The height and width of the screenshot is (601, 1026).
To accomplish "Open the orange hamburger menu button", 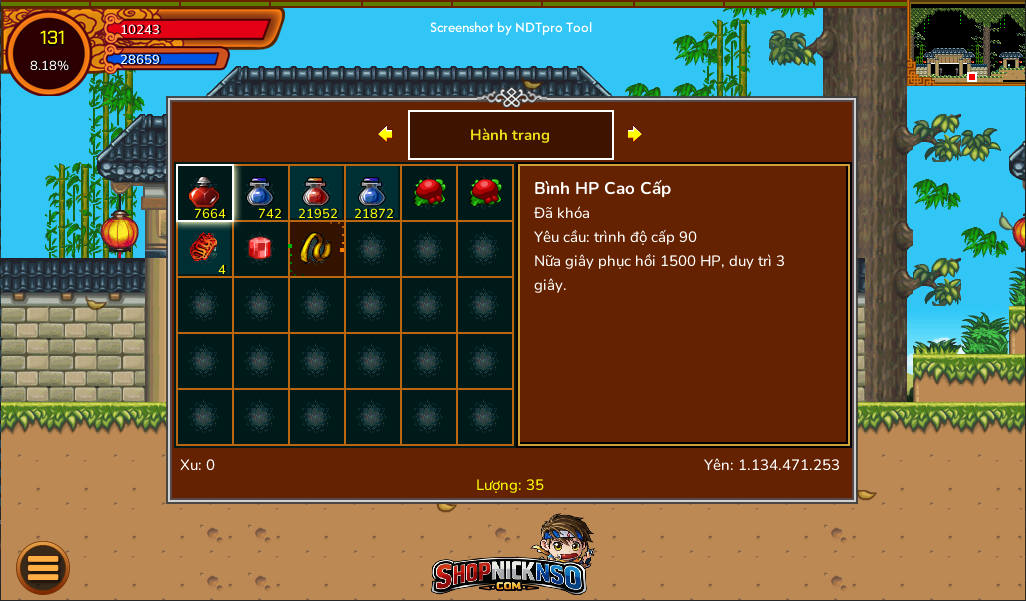I will click(43, 568).
